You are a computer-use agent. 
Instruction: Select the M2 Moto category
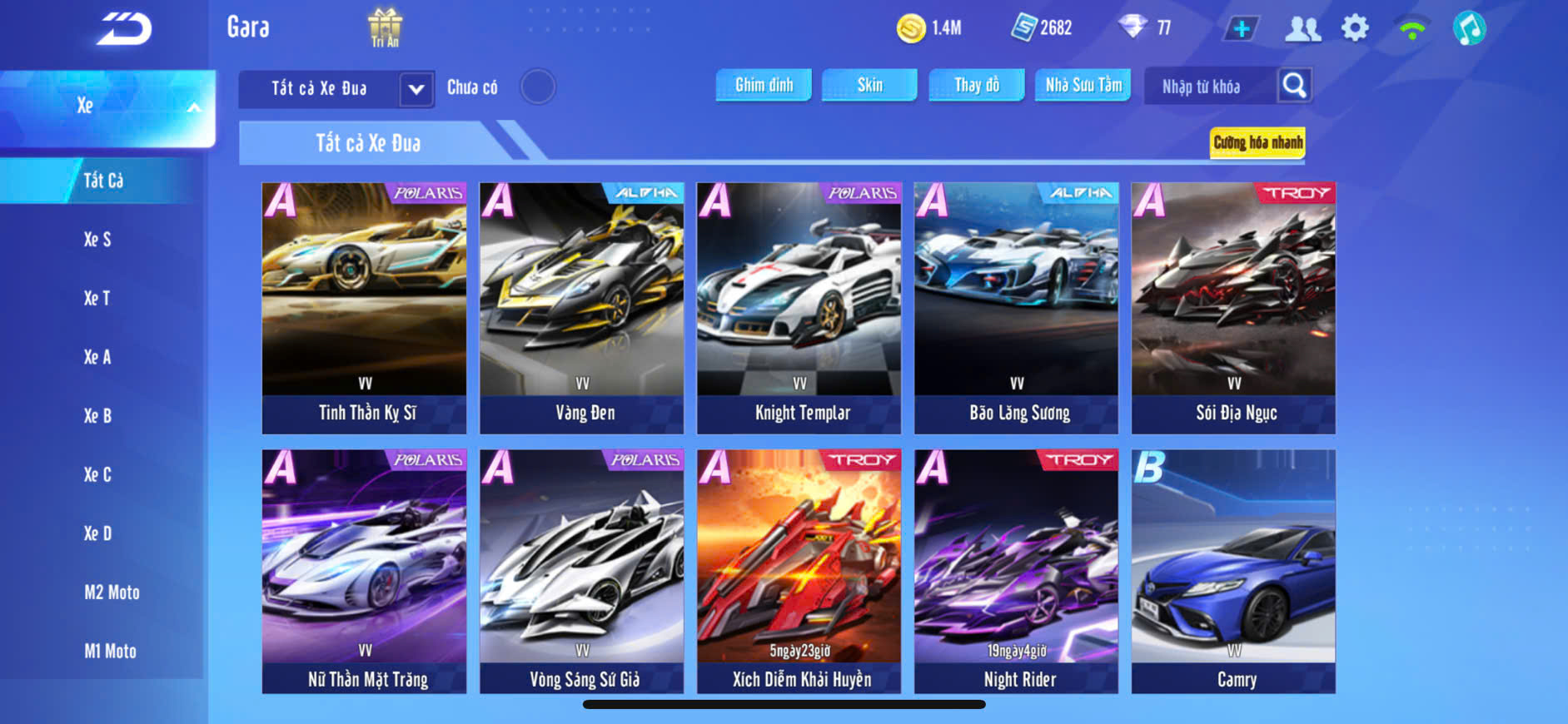(x=112, y=593)
